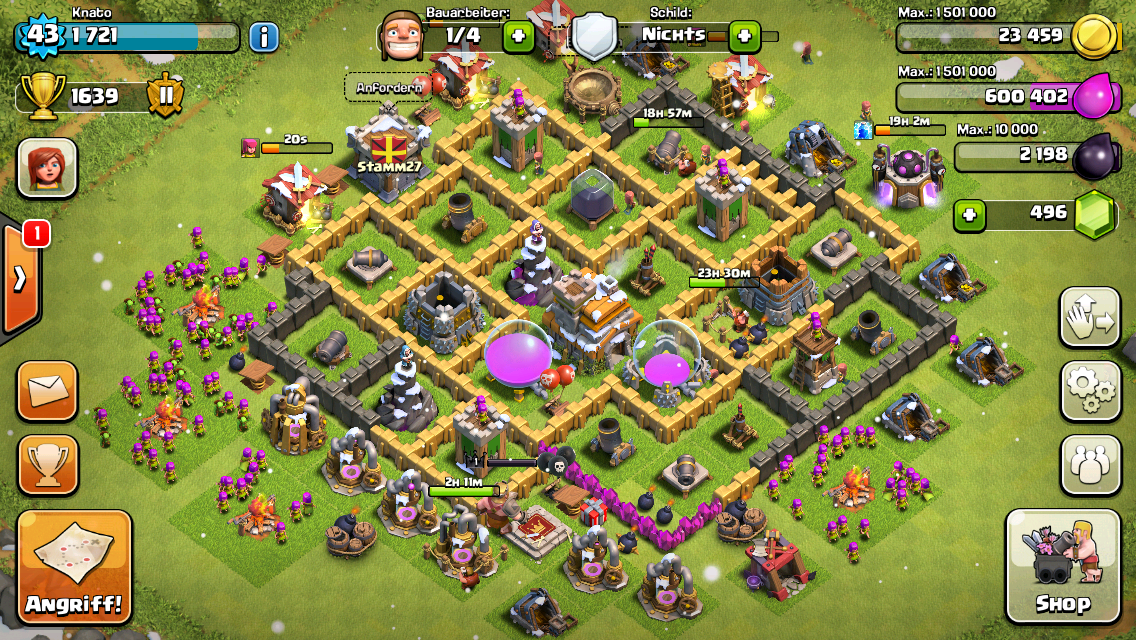Open the Shop
The width and height of the screenshot is (1136, 640).
[1063, 566]
